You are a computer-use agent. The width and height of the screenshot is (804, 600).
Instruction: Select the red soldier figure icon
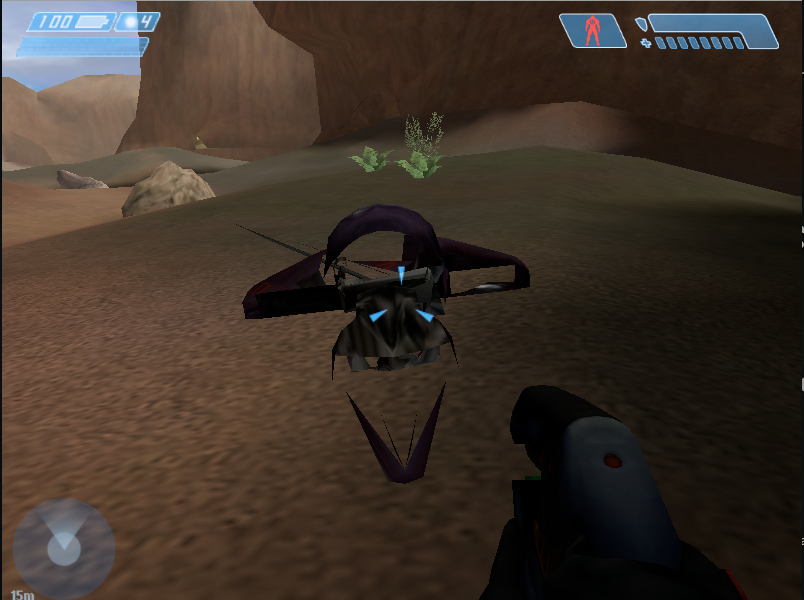(x=593, y=30)
